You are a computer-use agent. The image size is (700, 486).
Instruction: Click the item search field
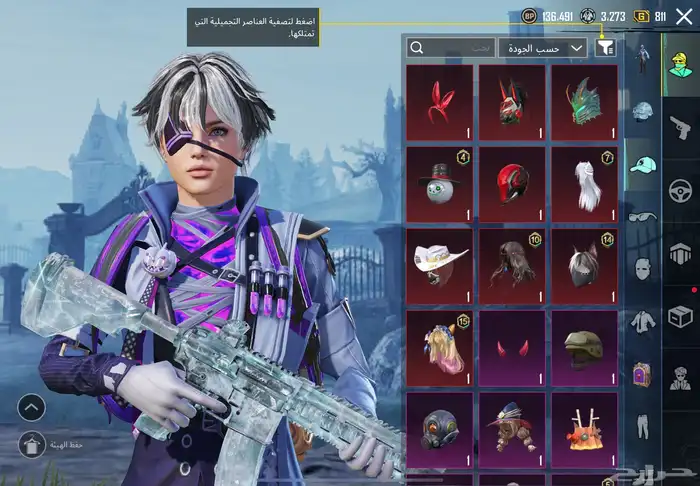point(452,47)
